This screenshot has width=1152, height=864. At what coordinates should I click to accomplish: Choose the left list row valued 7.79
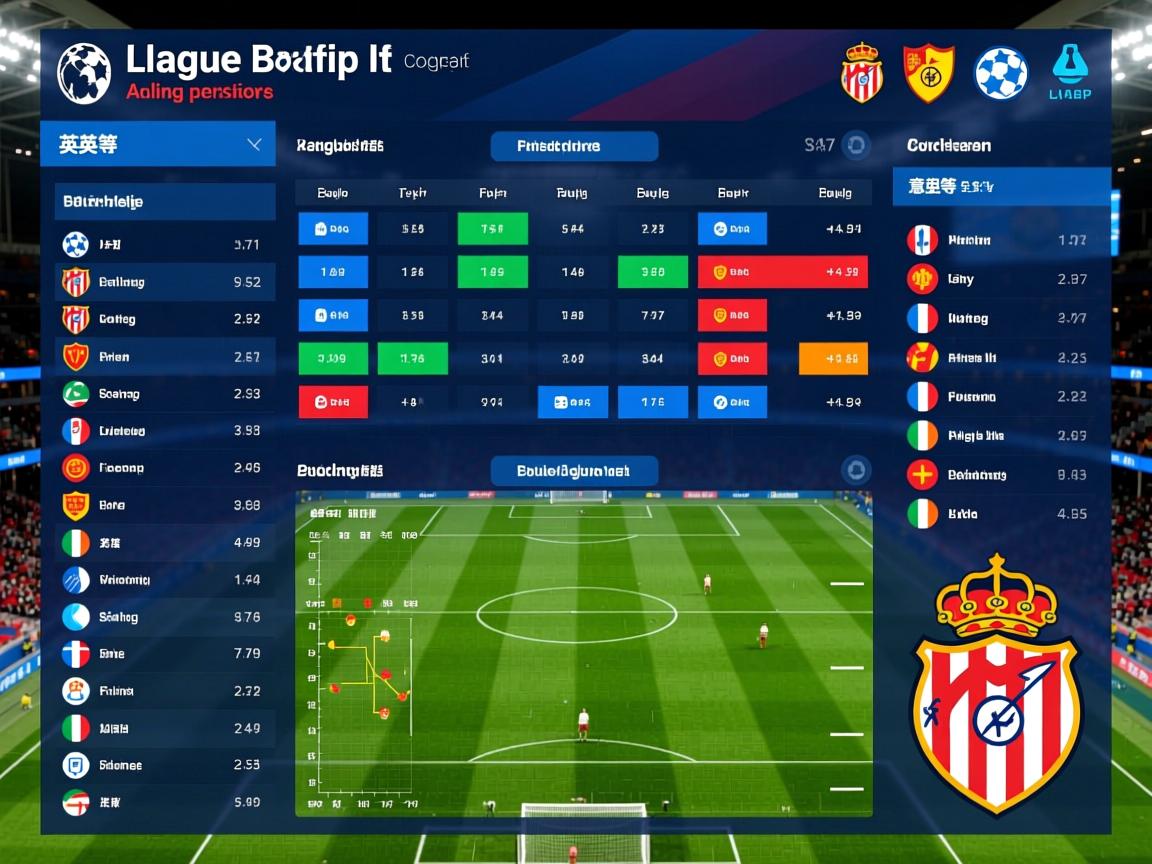(x=165, y=654)
